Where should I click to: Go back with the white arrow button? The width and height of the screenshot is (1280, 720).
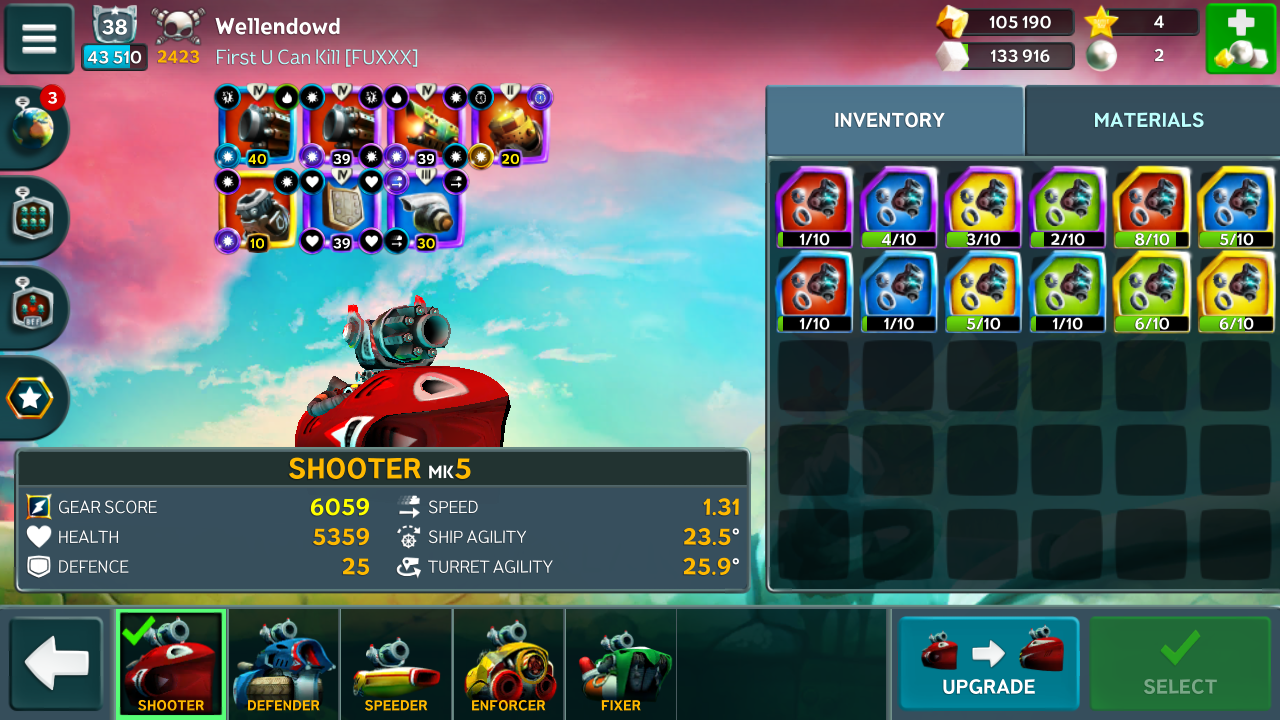[57, 665]
